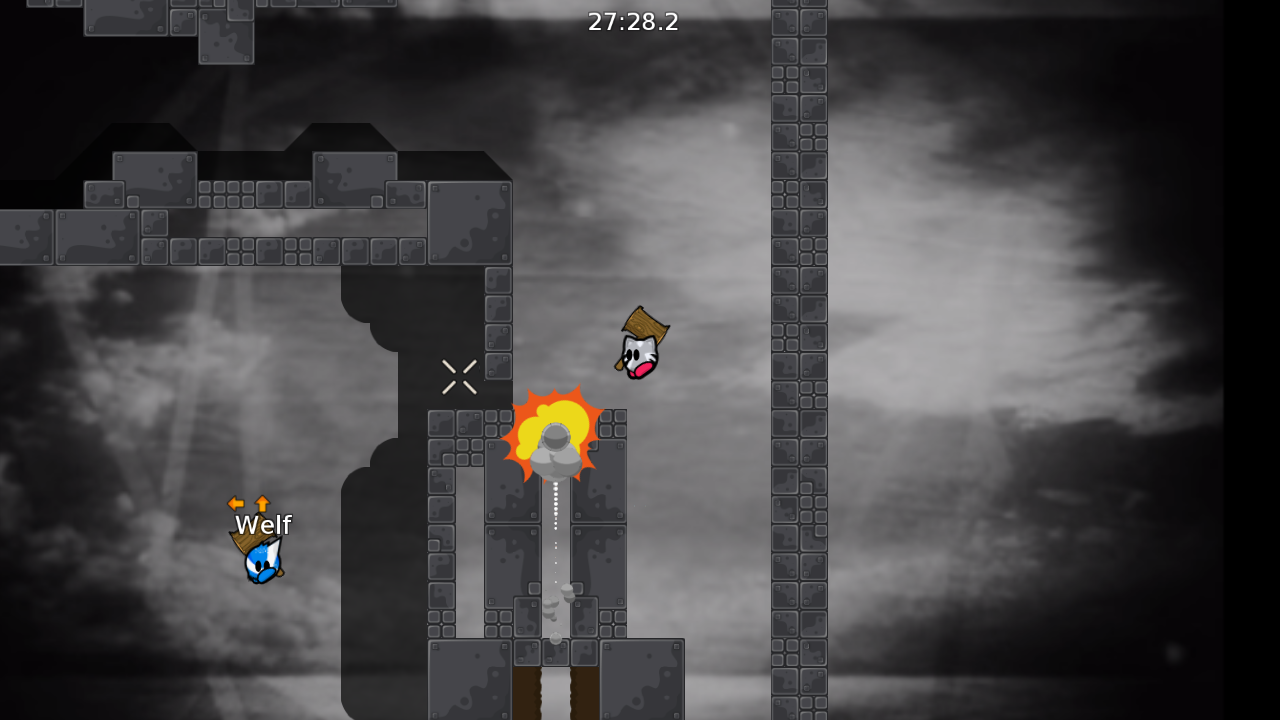Click the race timer reading 27:28.2
This screenshot has height=720, width=1280.
point(633,22)
